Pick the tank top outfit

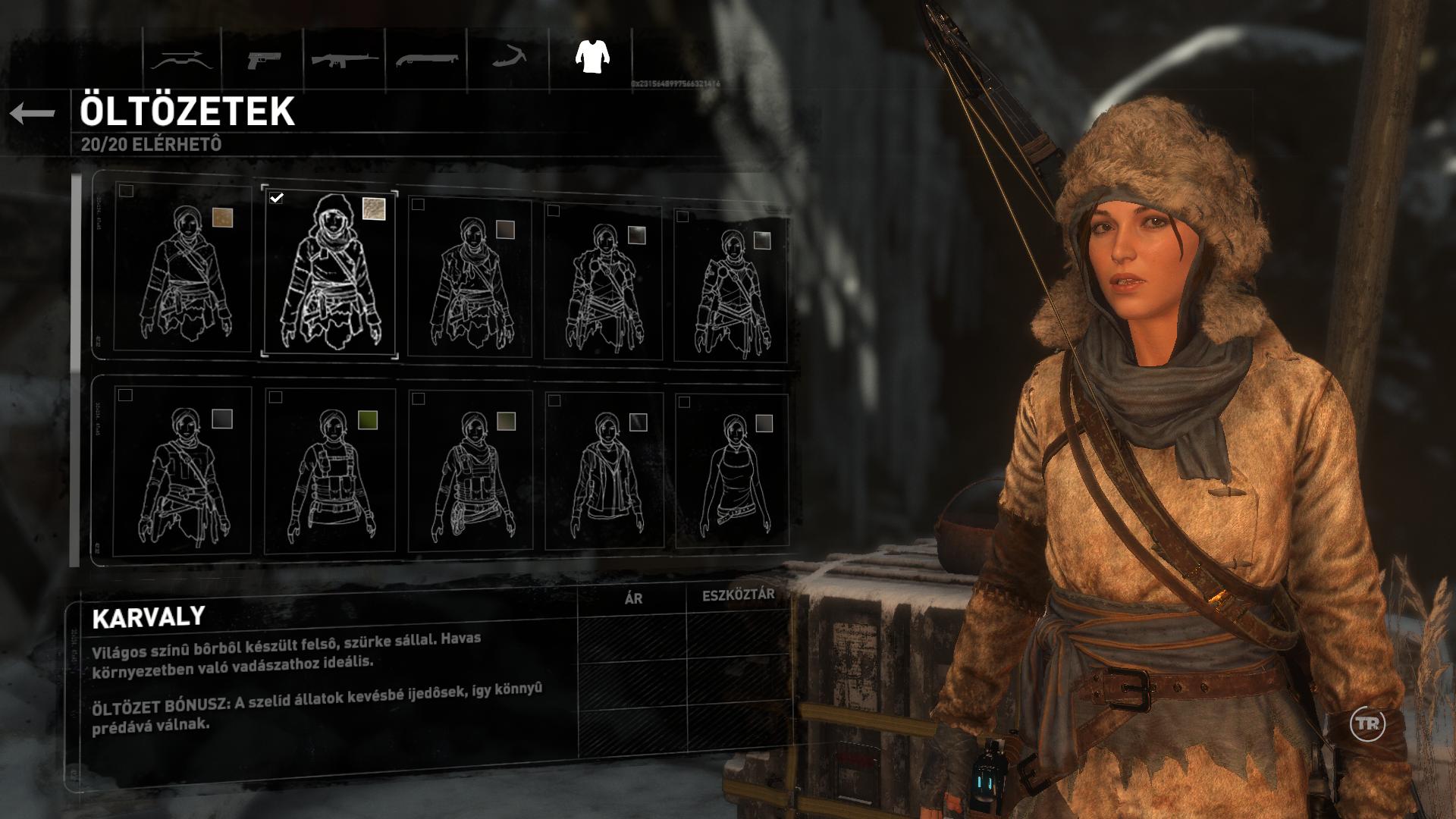[732, 472]
